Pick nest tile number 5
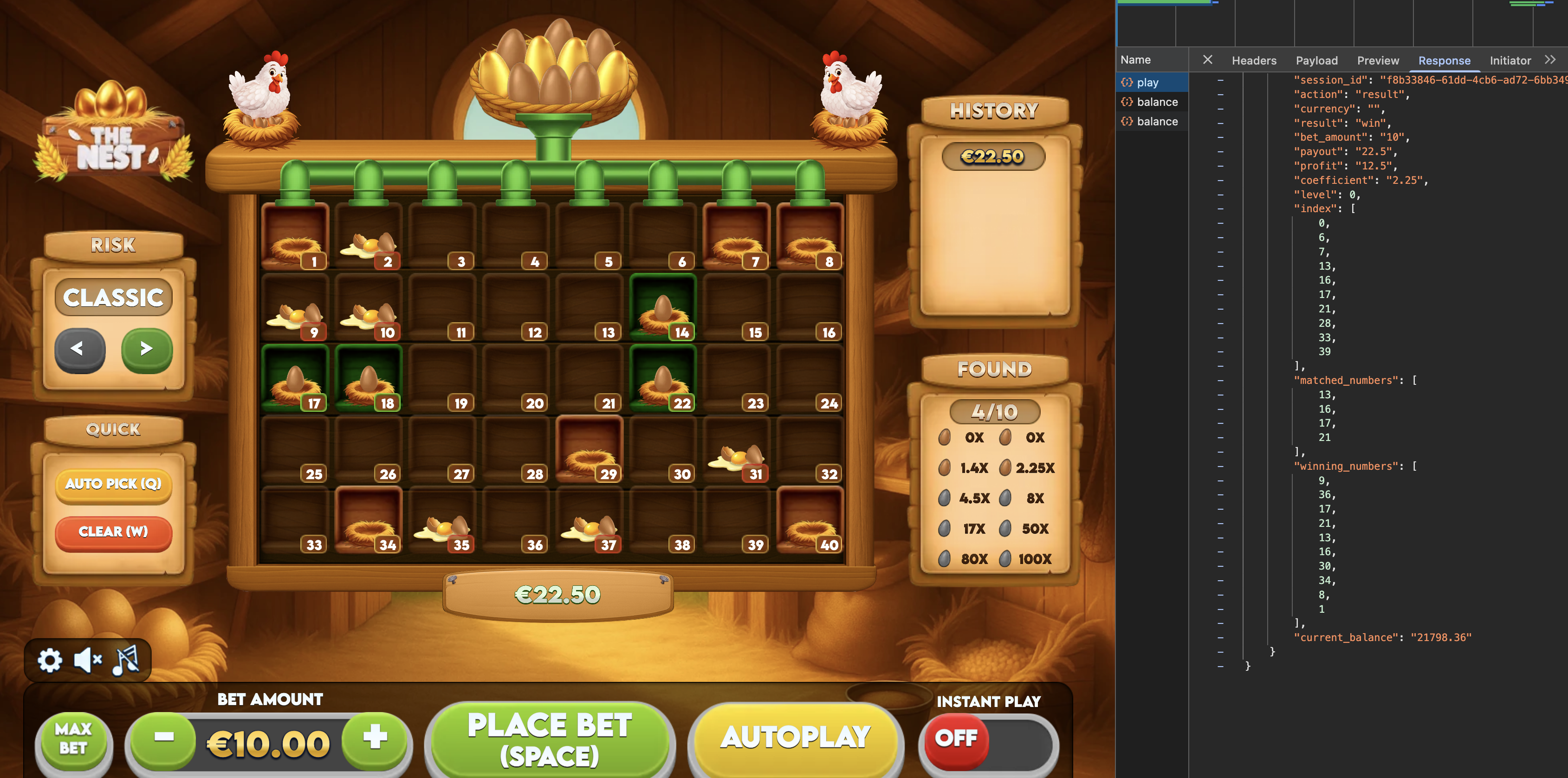Image resolution: width=1568 pixels, height=778 pixels. tap(589, 237)
